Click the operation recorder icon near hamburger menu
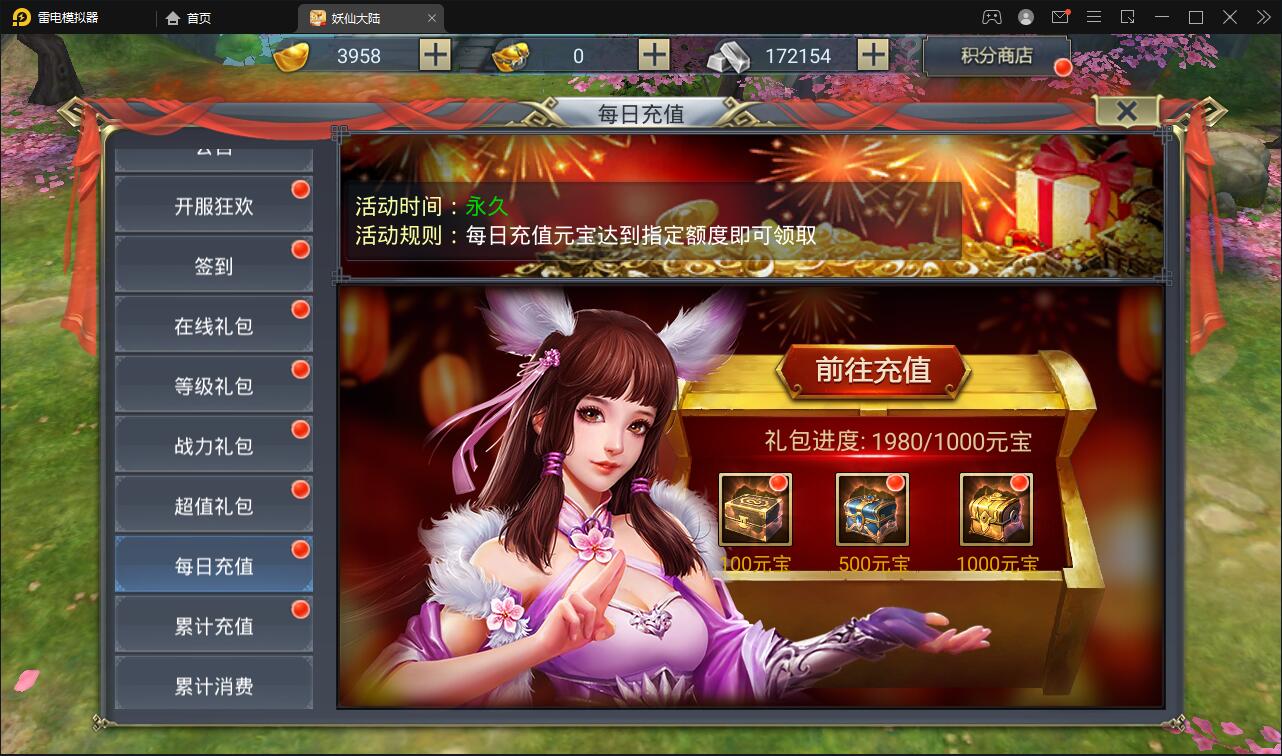Viewport: 1282px width, 756px height. pos(1129,17)
